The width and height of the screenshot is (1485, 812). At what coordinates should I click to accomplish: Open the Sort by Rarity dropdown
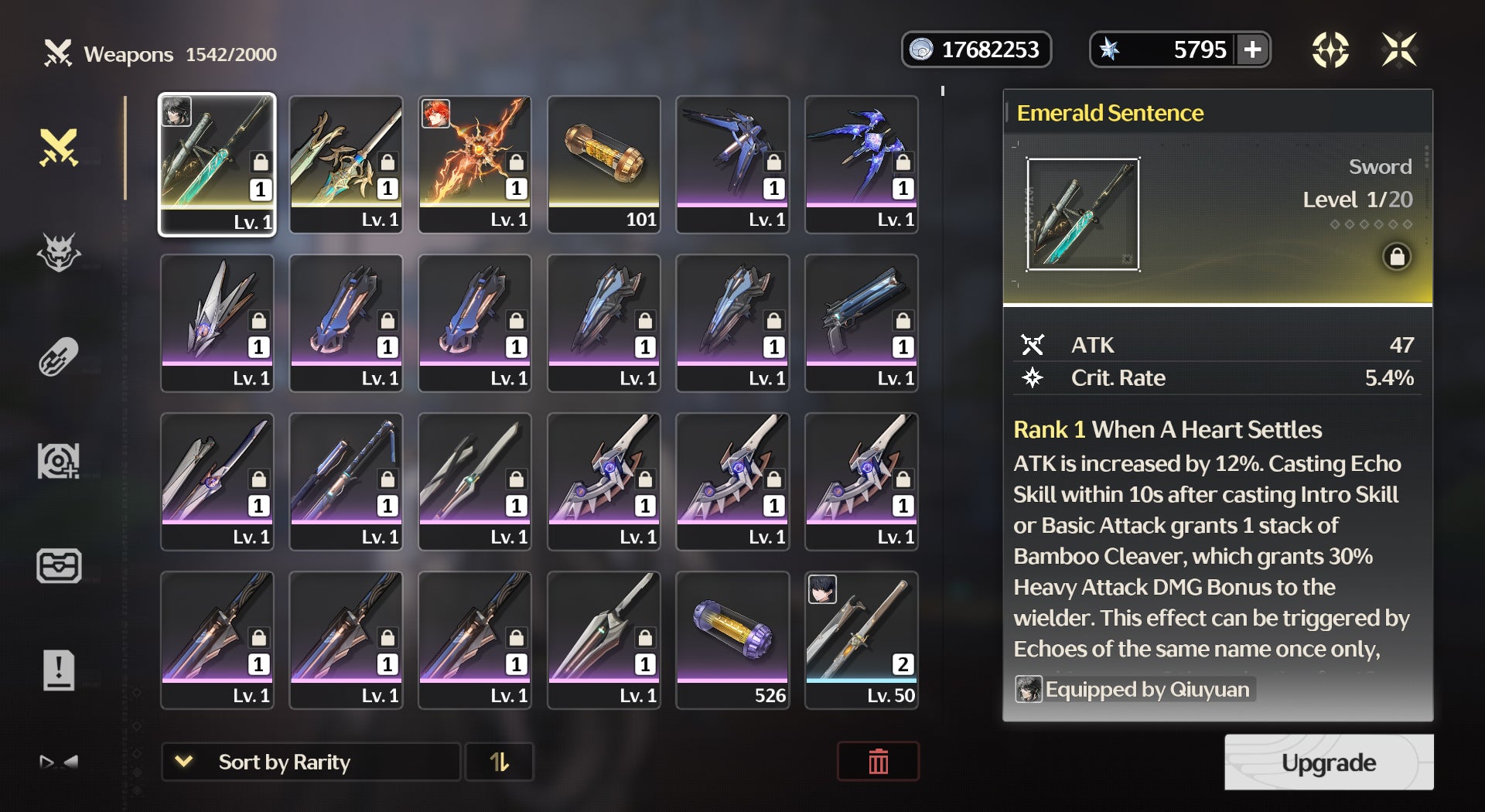click(x=310, y=763)
